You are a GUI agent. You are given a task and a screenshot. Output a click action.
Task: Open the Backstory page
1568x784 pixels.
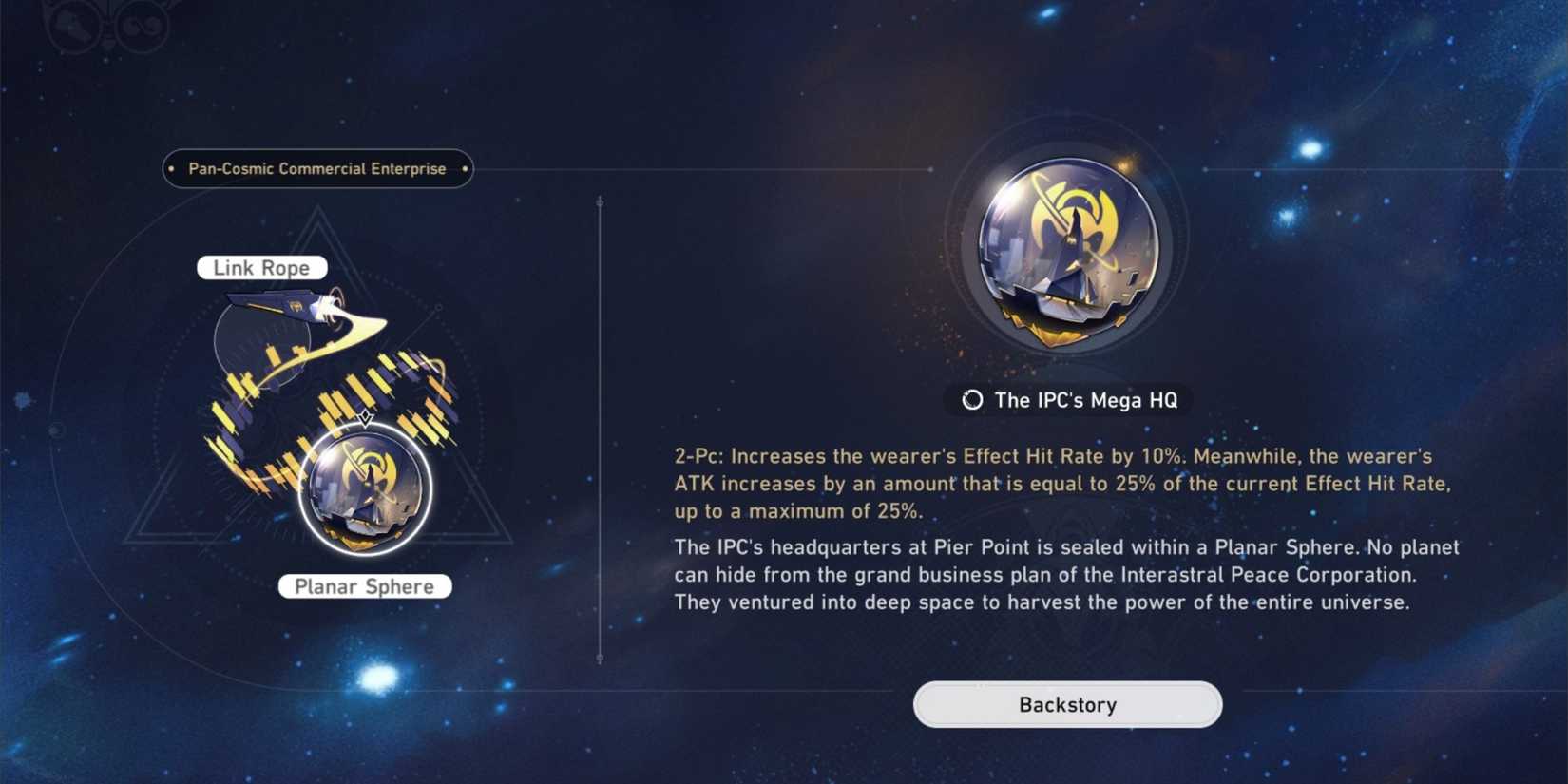point(1066,704)
